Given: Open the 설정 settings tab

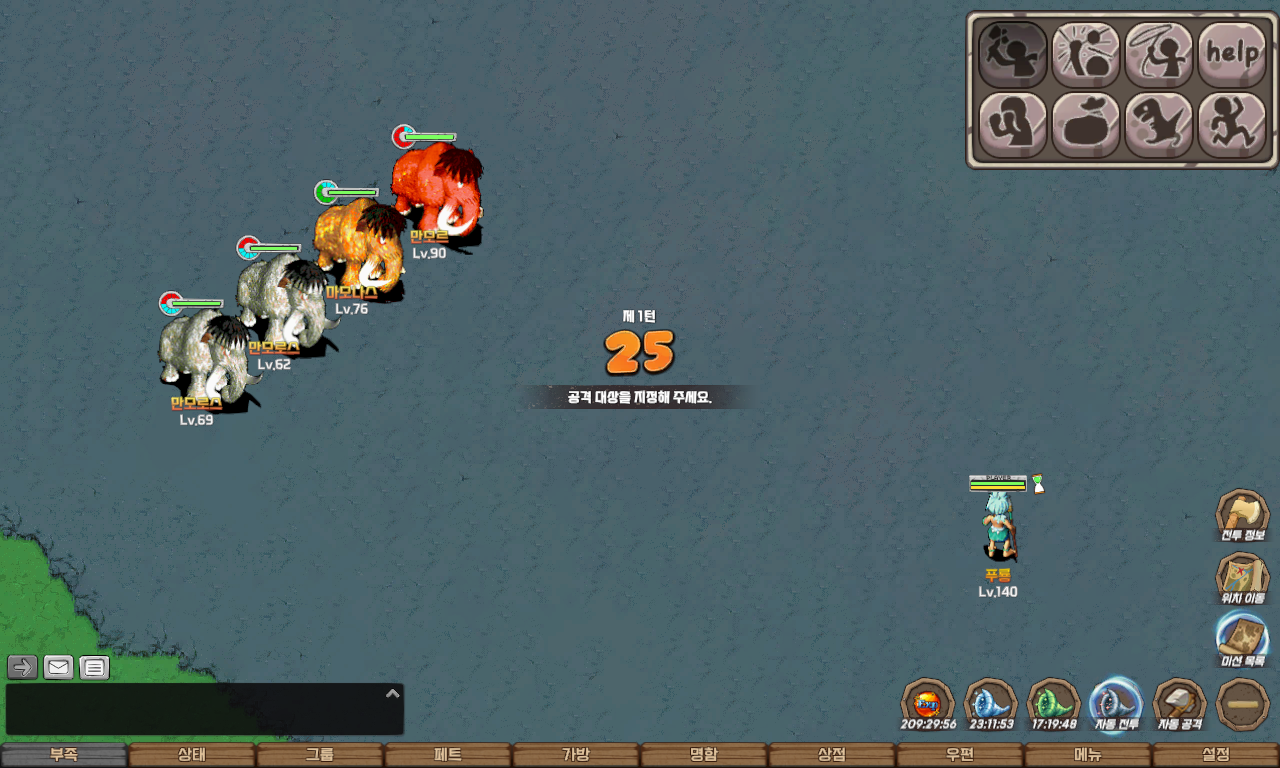Looking at the screenshot, I should click(1216, 755).
